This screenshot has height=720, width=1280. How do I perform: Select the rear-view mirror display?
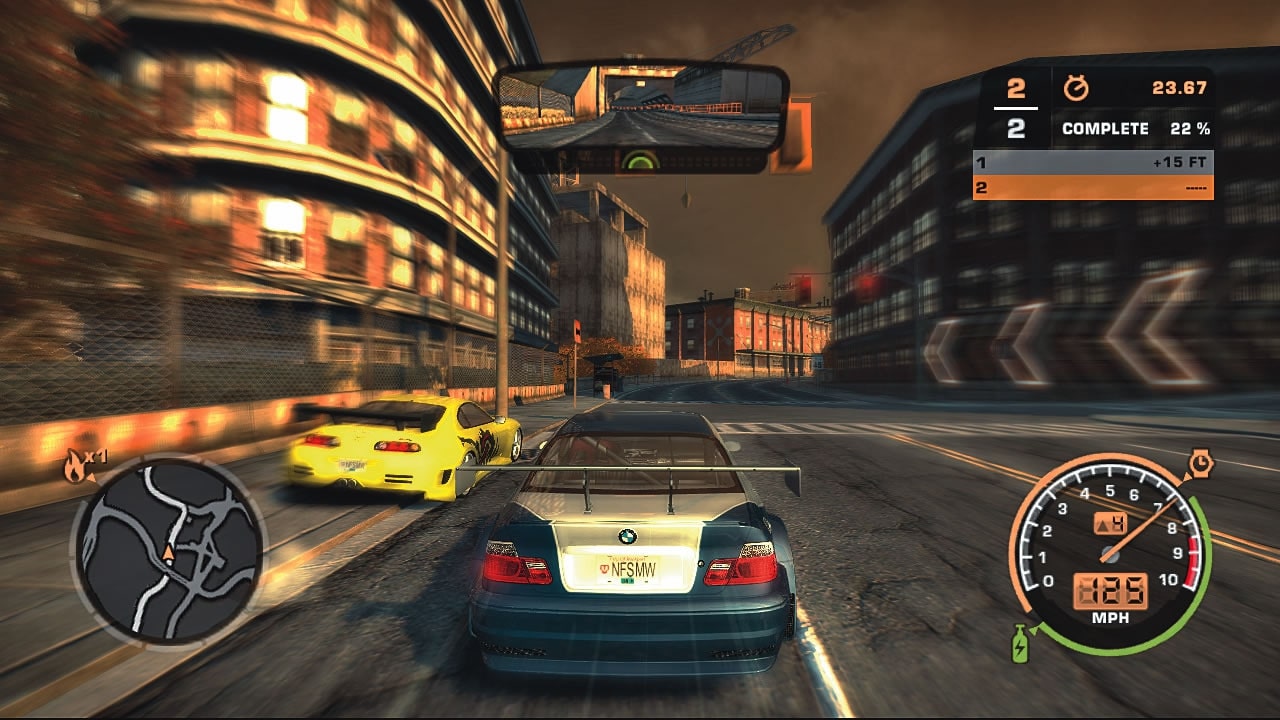click(x=641, y=106)
